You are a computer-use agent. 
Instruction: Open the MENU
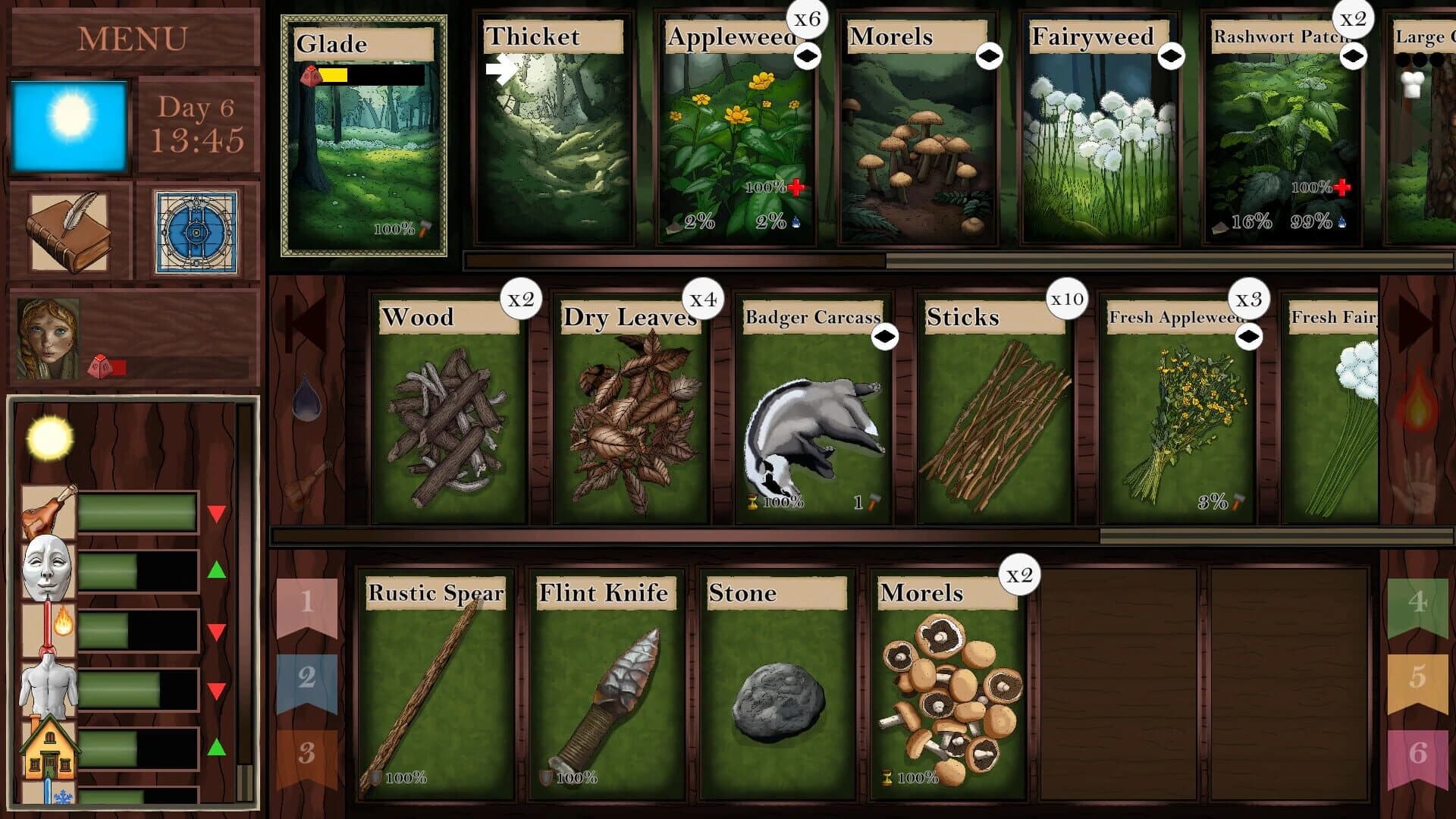point(133,36)
